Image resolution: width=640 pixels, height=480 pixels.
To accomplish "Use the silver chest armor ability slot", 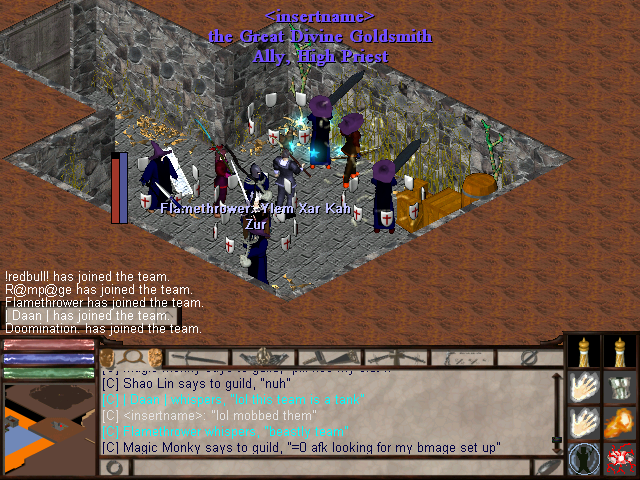I will coord(621,388).
